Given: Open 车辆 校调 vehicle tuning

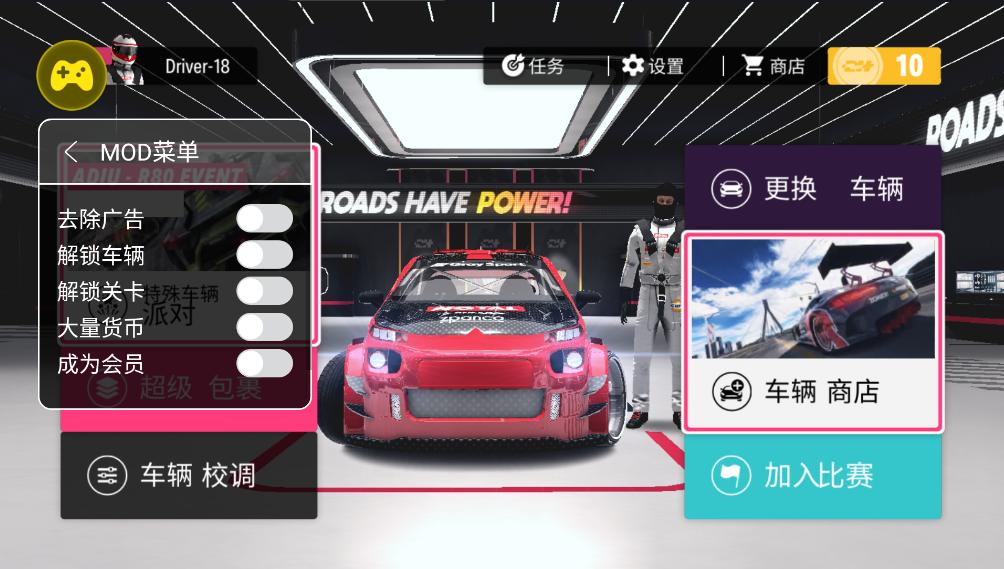Looking at the screenshot, I should (x=188, y=476).
